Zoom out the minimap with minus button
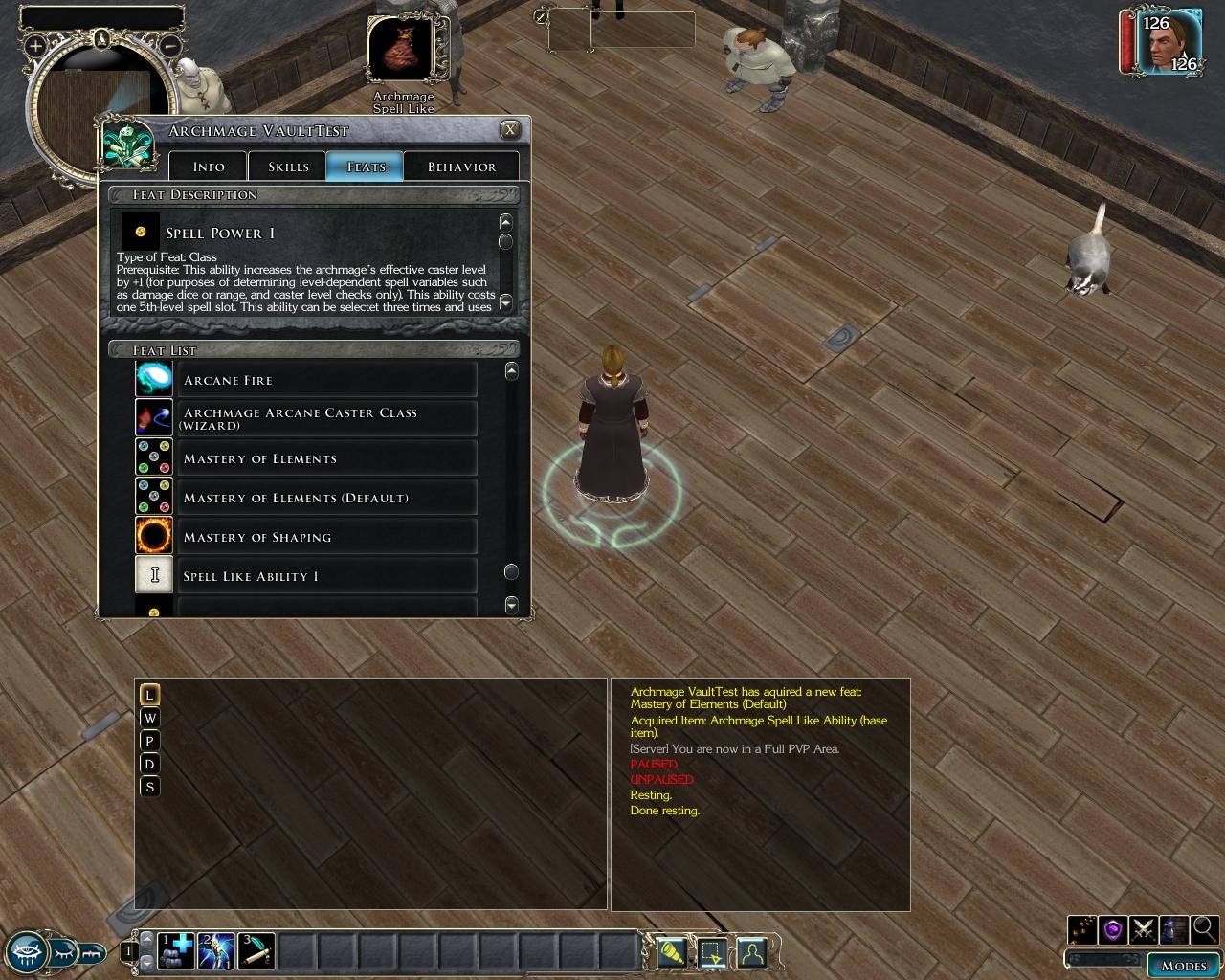Image resolution: width=1225 pixels, height=980 pixels. click(169, 45)
